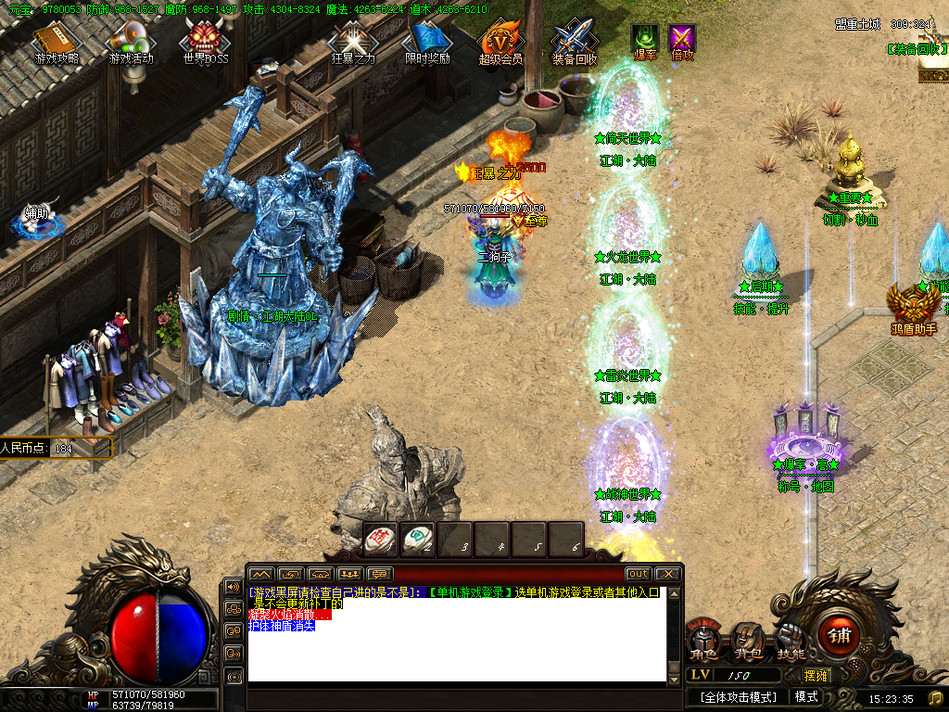Click the round red 铺 shop button

pos(838,634)
